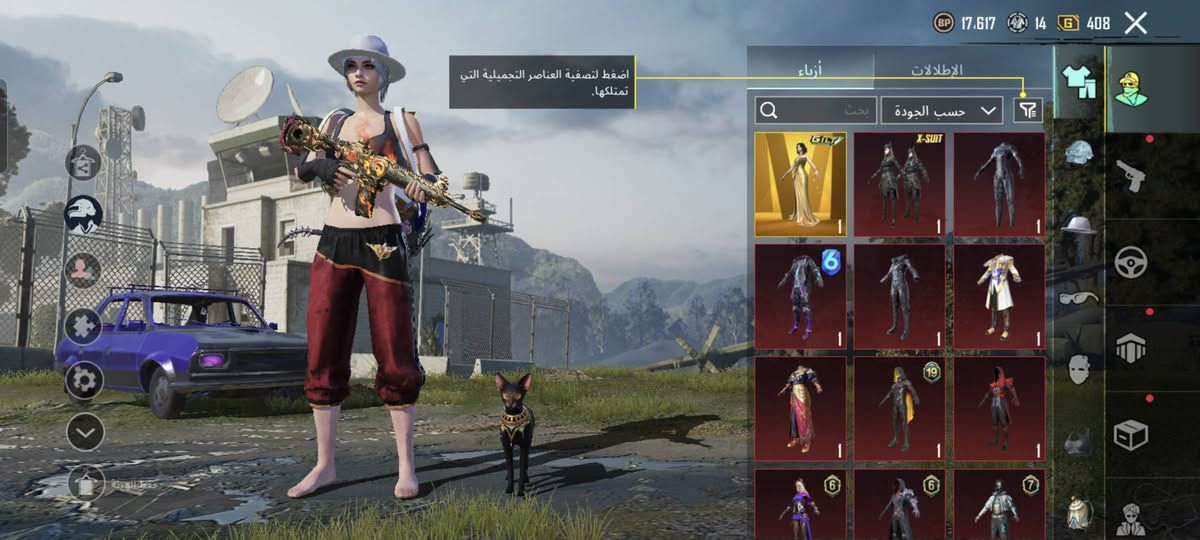Open the pistol weapons category

pos(1130,176)
